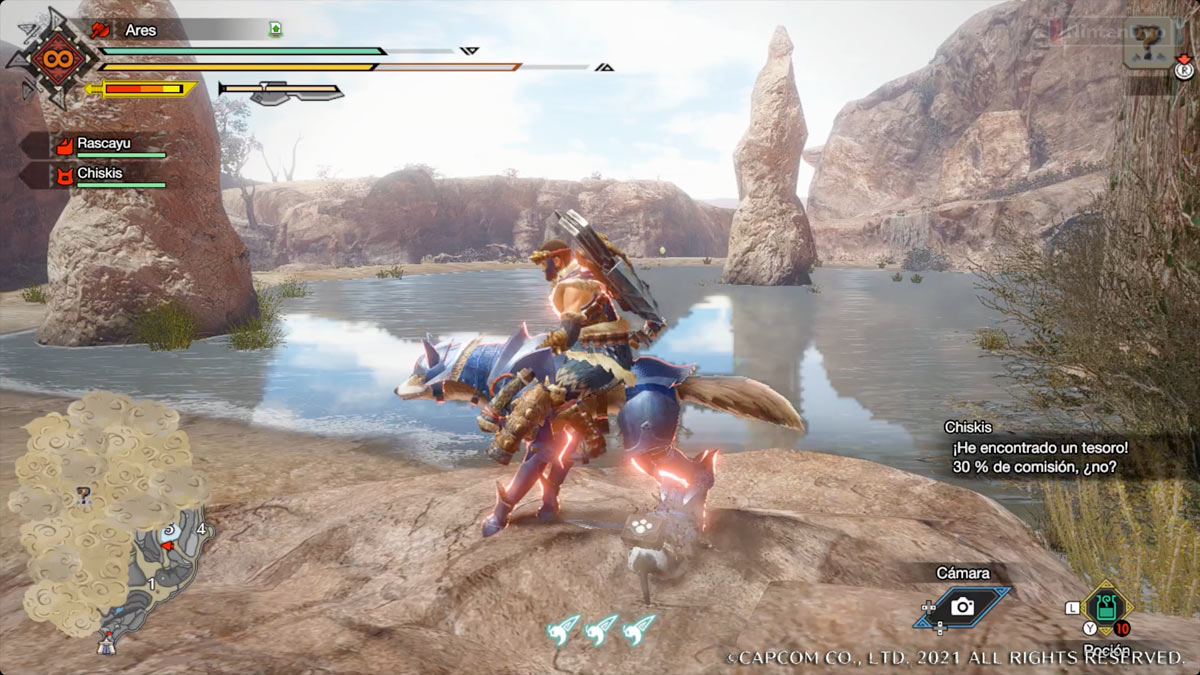Select the player name Ares
Screen dimensions: 1200x675
click(x=141, y=30)
